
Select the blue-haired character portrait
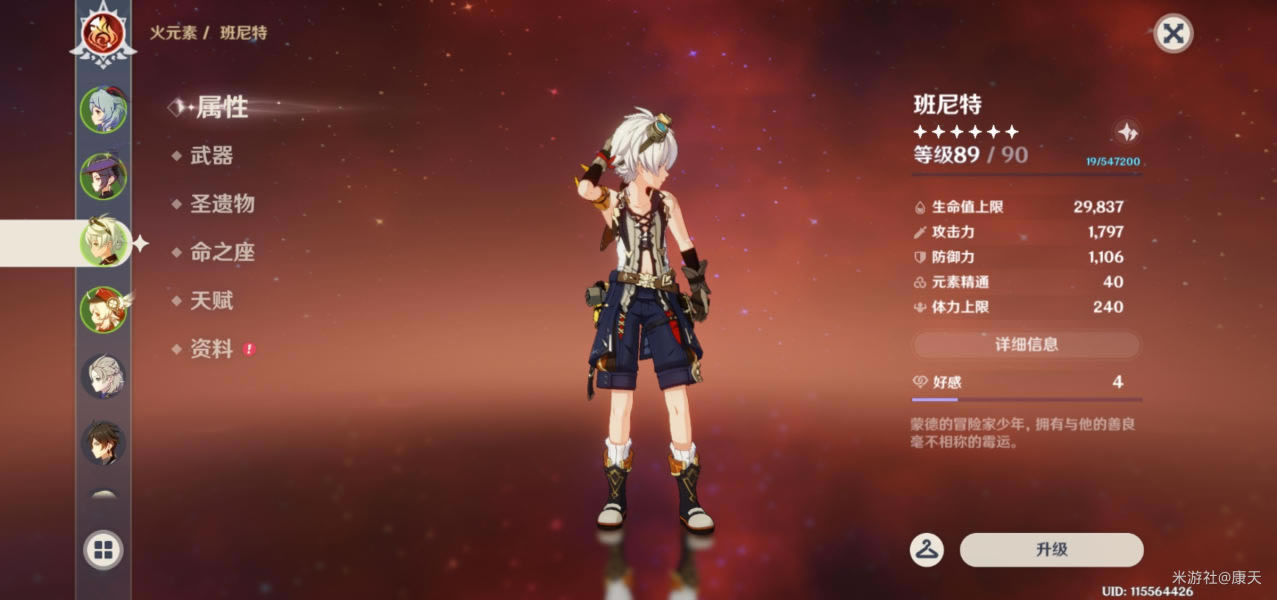coord(103,111)
